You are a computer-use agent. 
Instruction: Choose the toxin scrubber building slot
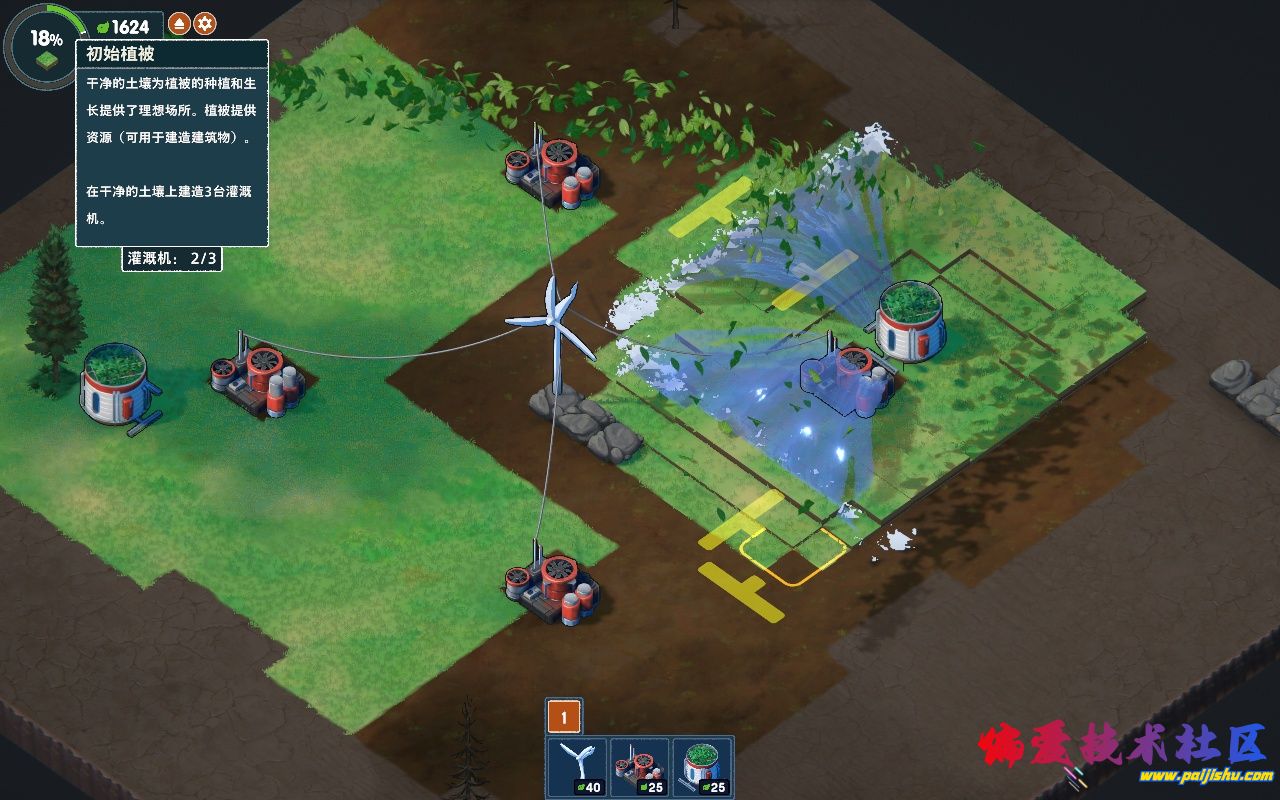(640, 768)
